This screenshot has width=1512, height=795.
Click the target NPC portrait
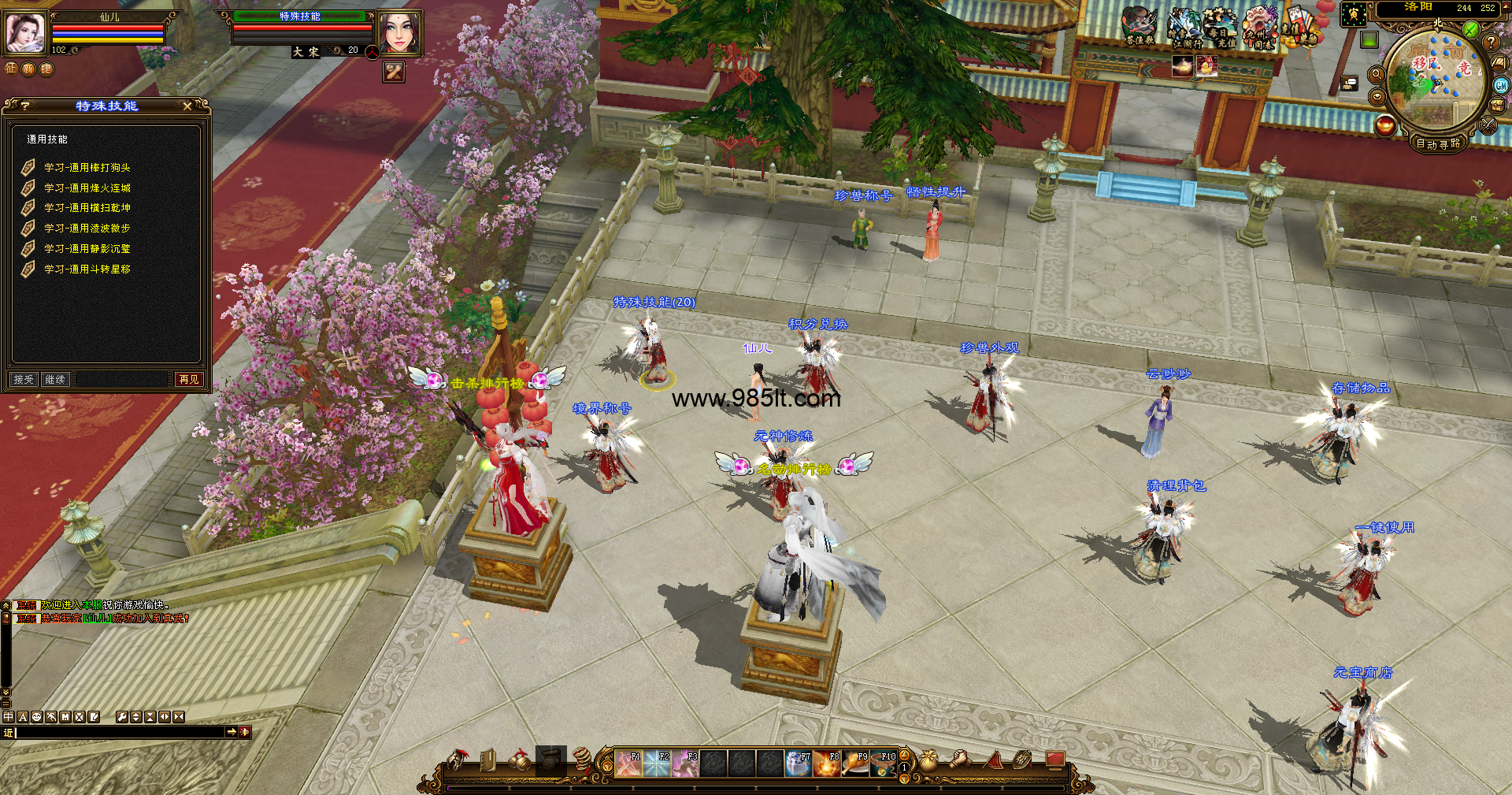pos(399,32)
